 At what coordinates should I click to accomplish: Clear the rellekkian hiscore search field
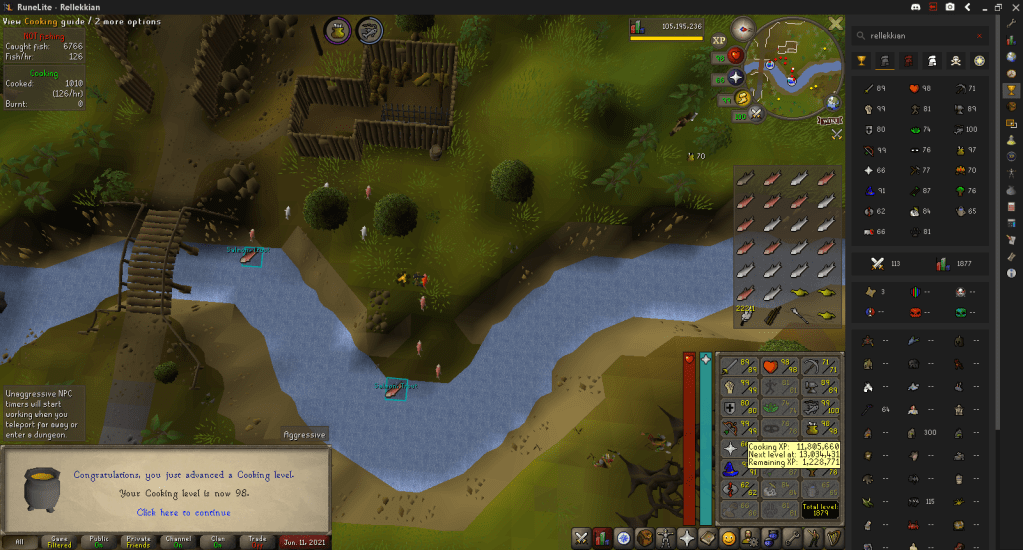tap(979, 35)
